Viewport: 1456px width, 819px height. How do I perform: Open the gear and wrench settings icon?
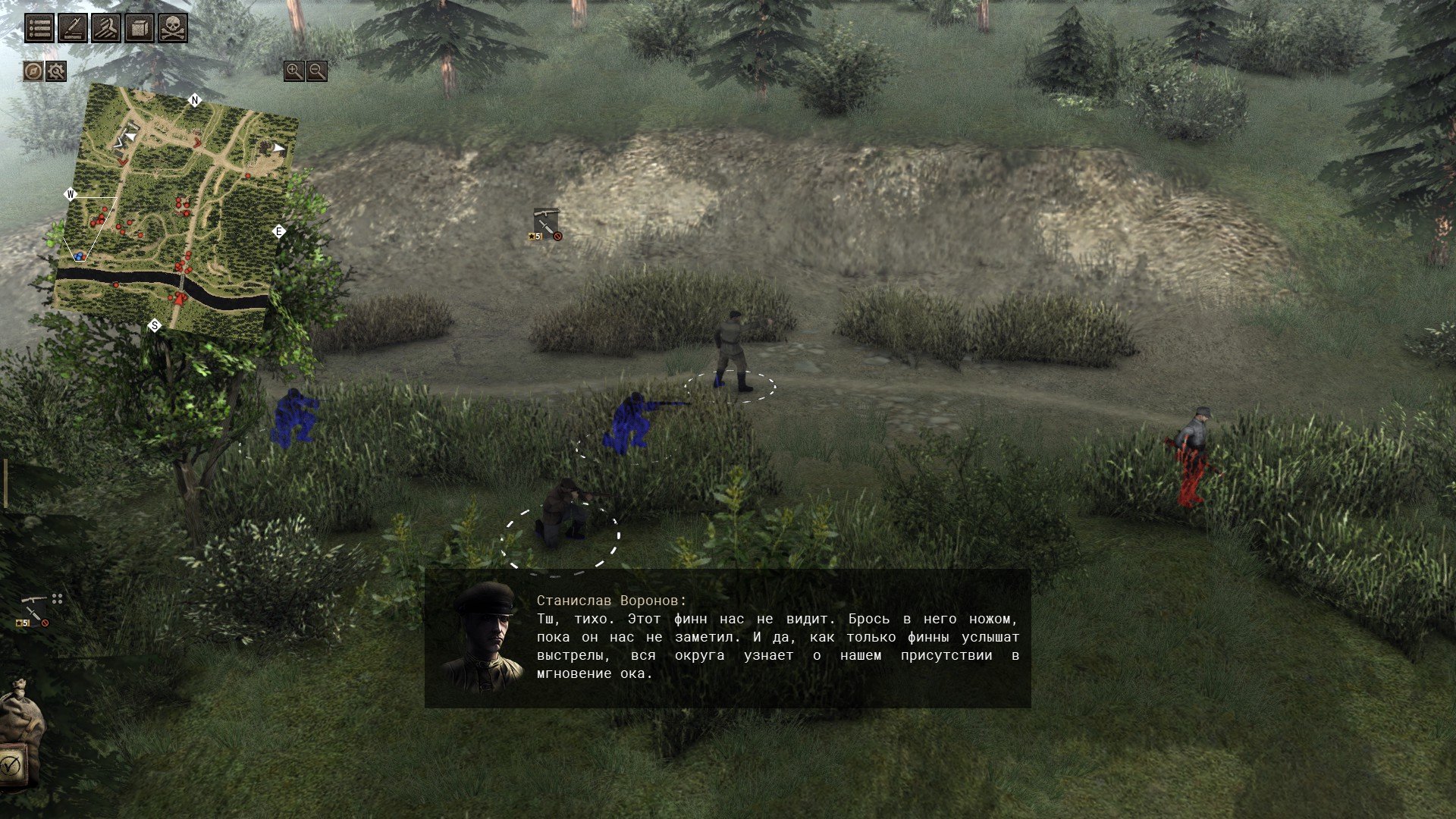point(56,71)
